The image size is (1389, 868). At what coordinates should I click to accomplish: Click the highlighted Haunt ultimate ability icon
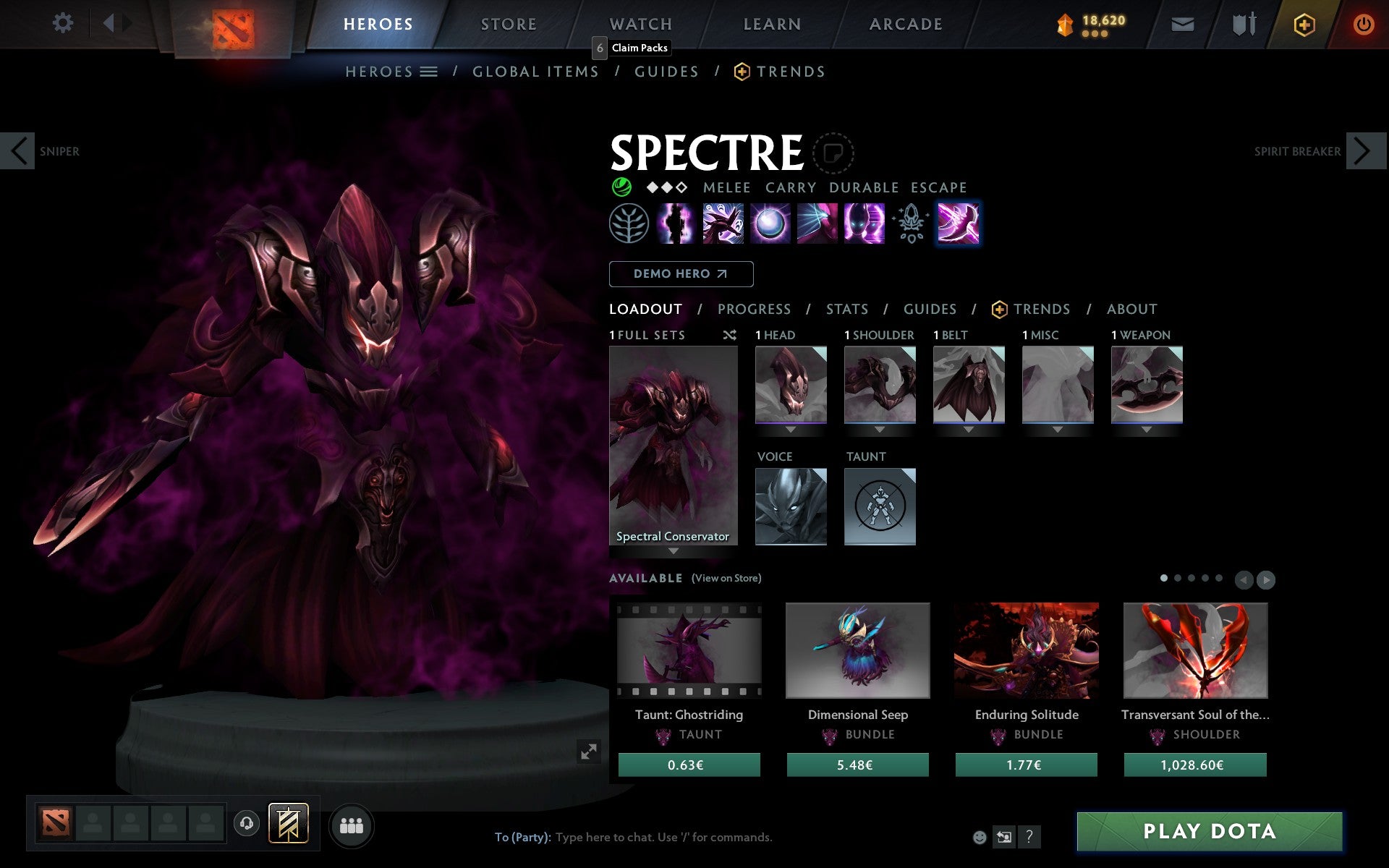click(x=959, y=224)
